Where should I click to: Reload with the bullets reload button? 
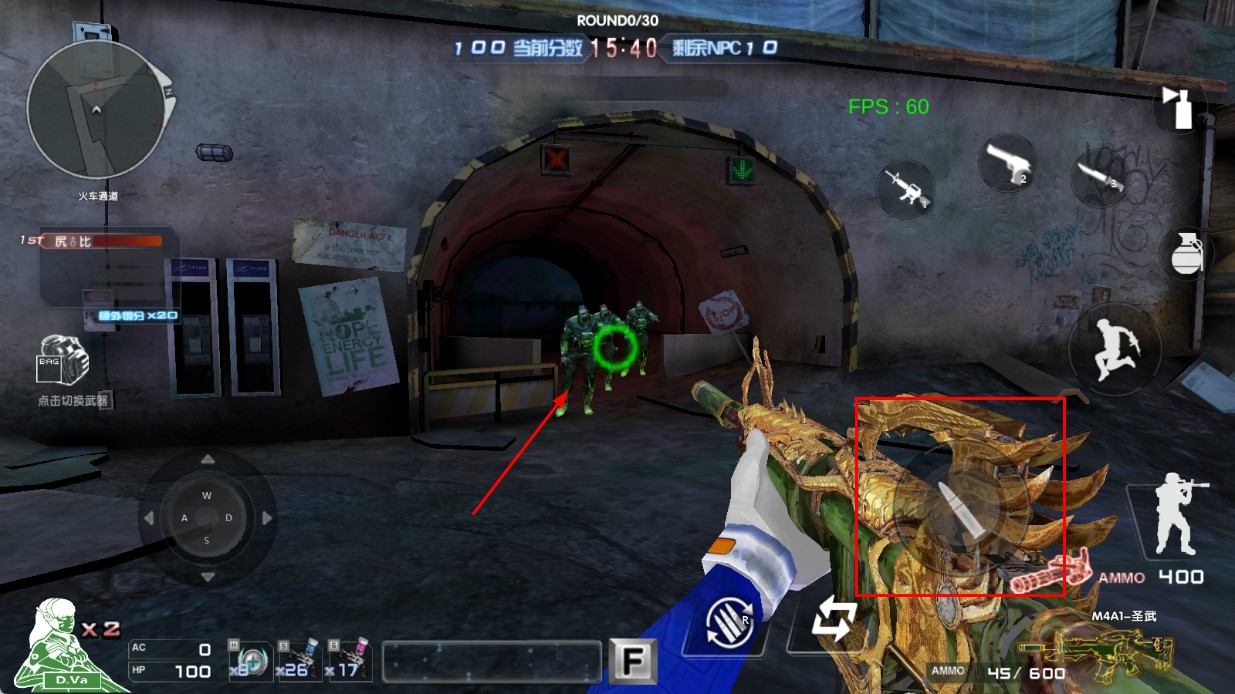(728, 624)
